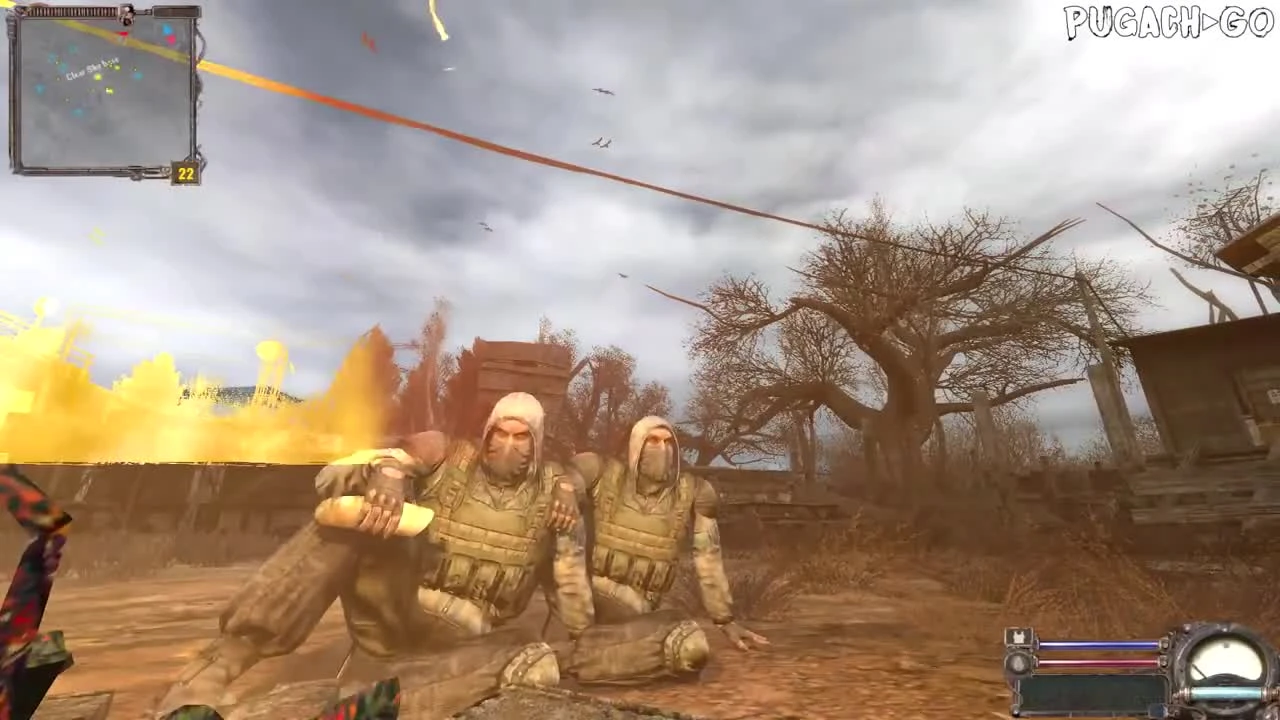Image resolution: width=1280 pixels, height=720 pixels.
Task: Click the red arrow marker at minimap top
Action: click(122, 33)
